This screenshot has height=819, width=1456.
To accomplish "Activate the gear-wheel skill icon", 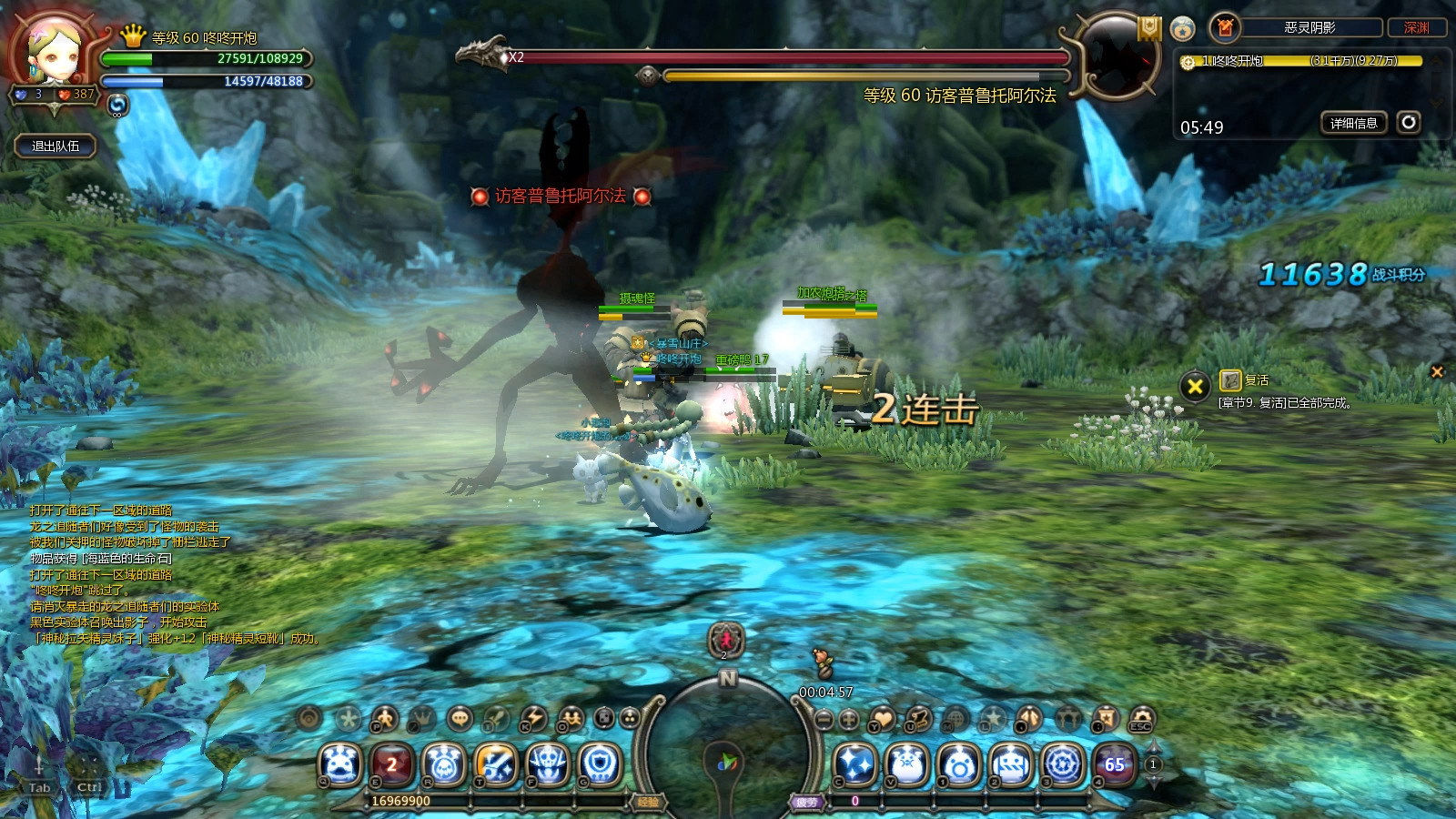I will (1063, 764).
